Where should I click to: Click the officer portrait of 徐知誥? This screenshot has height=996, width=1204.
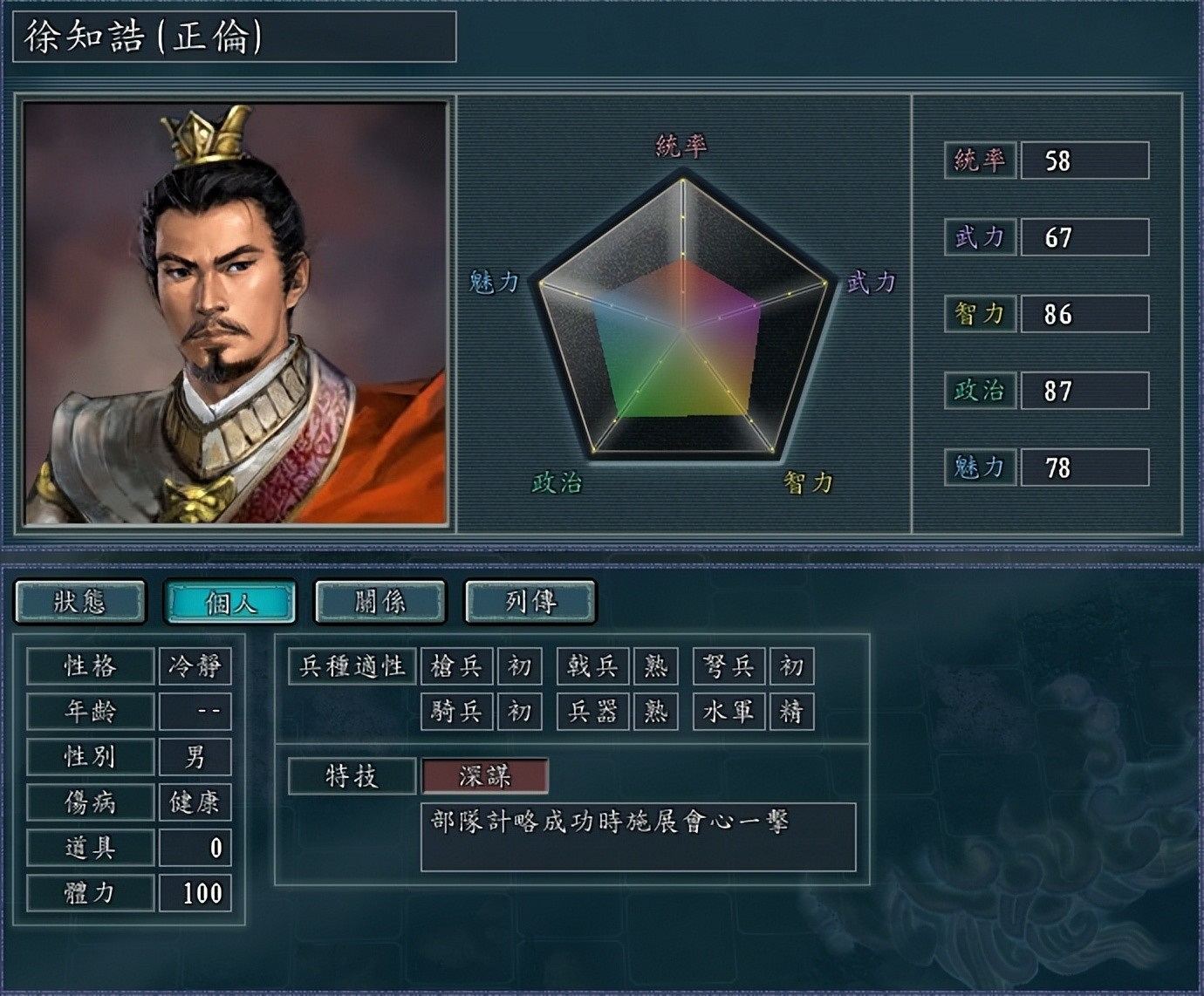[236, 313]
